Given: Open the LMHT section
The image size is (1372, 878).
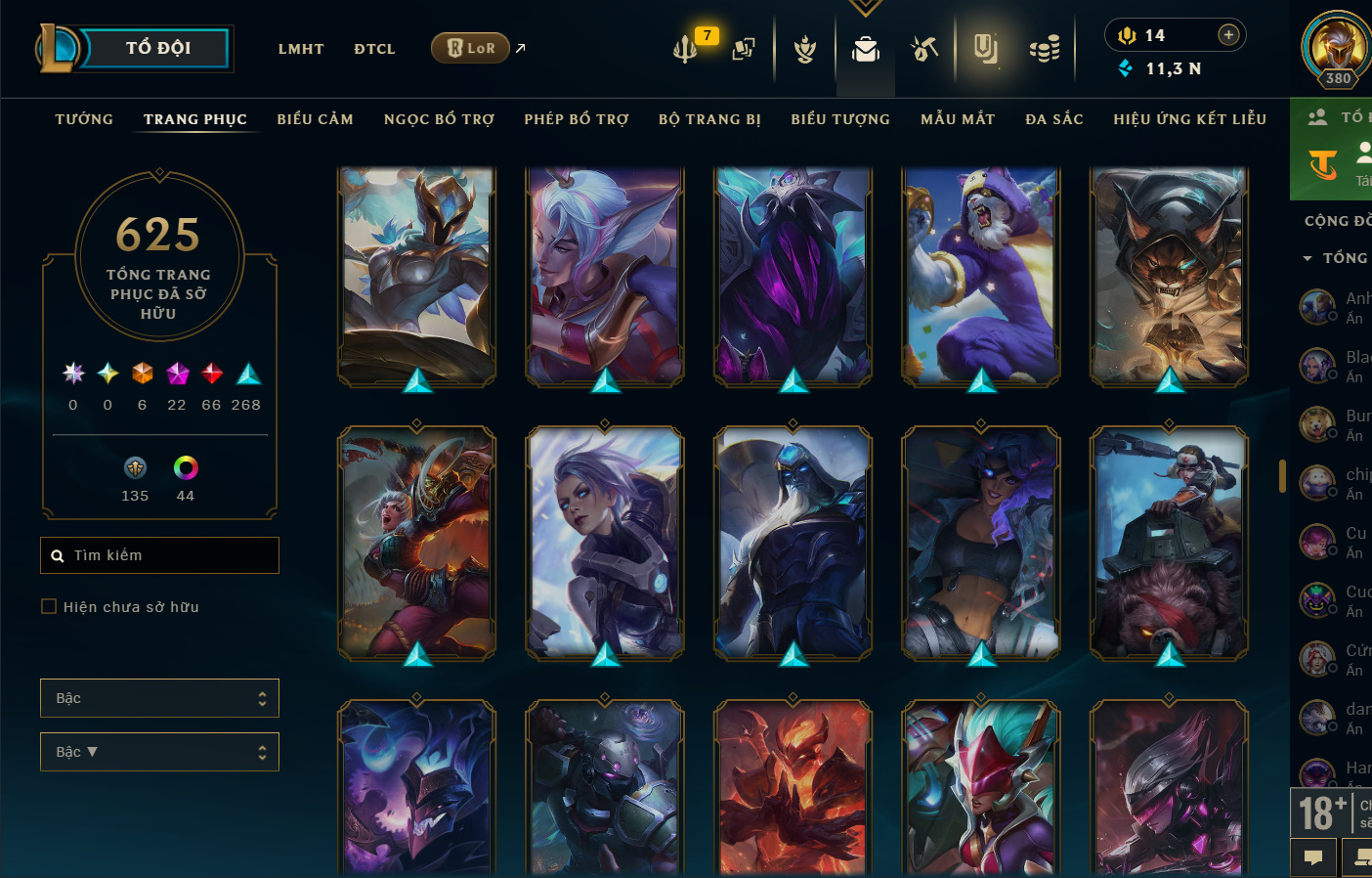Looking at the screenshot, I should click(300, 49).
